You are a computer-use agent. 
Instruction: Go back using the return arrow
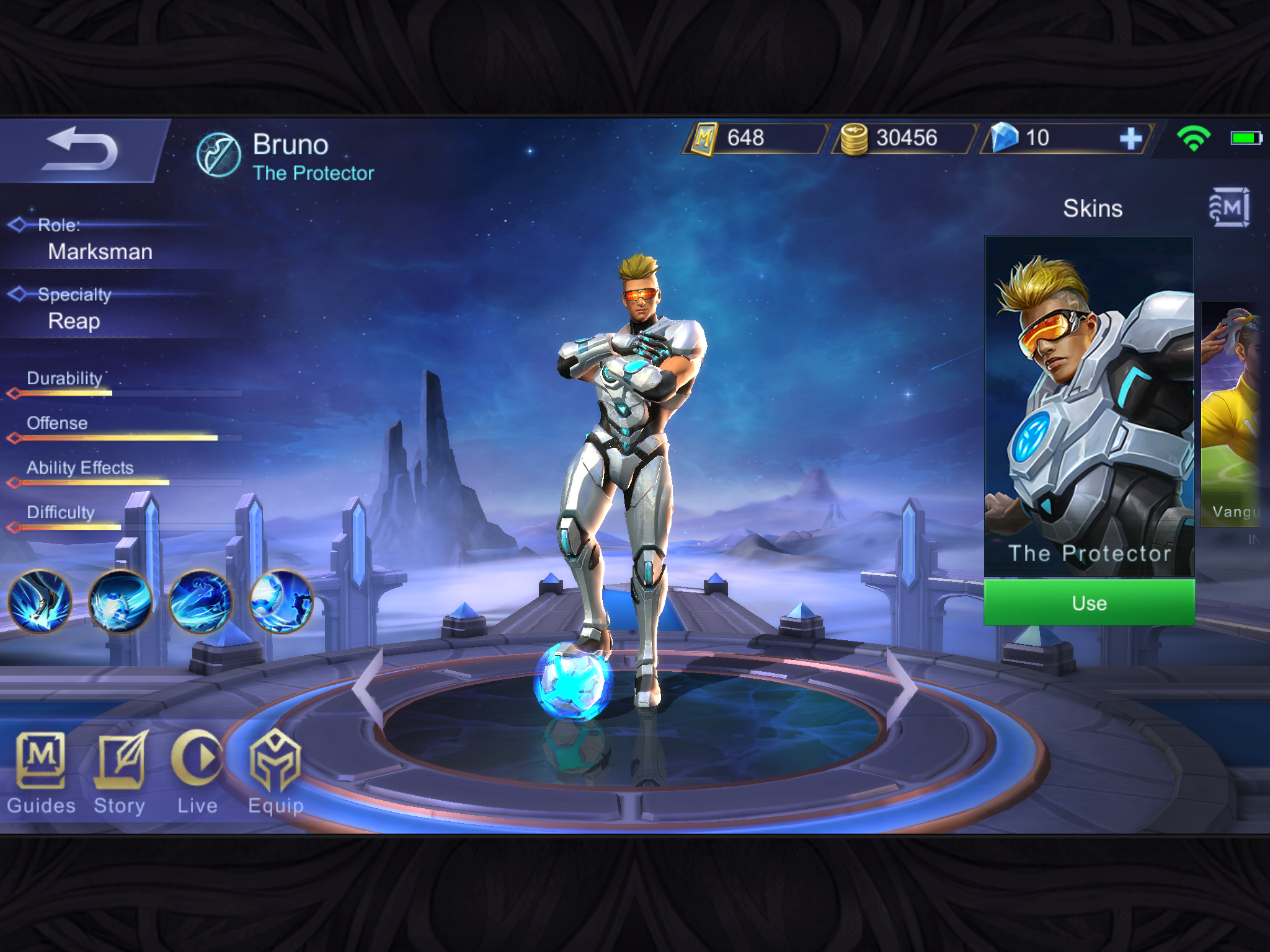(81, 149)
